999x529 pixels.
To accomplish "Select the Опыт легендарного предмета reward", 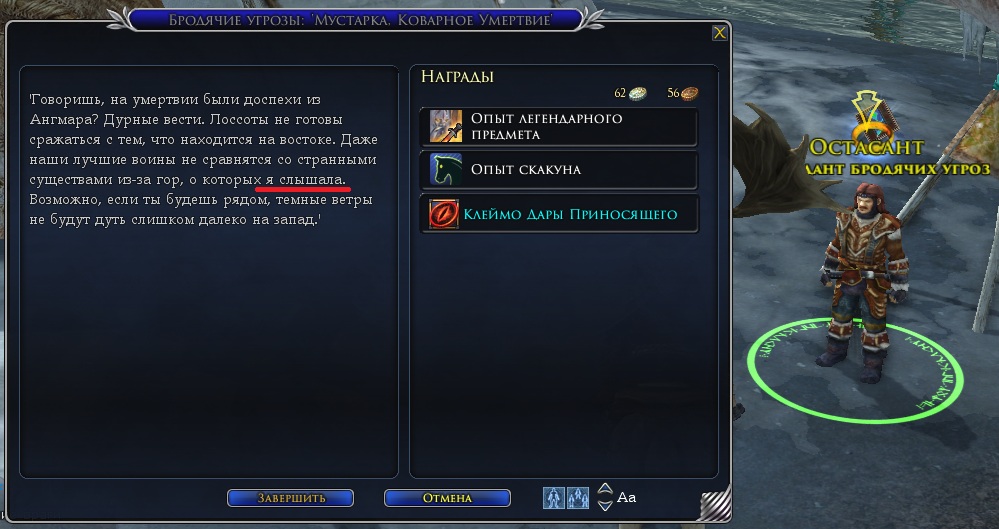I will point(559,127).
